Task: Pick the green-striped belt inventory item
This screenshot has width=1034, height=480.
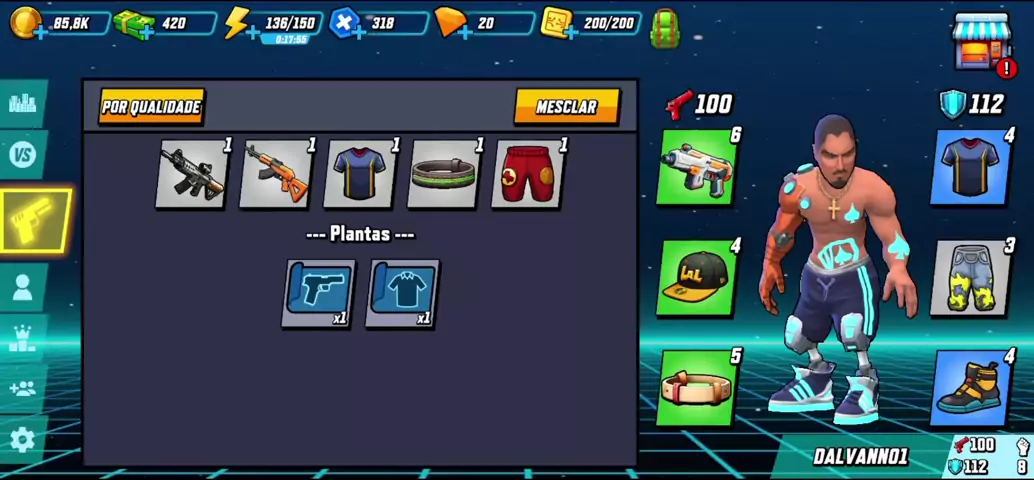Action: click(x=444, y=174)
